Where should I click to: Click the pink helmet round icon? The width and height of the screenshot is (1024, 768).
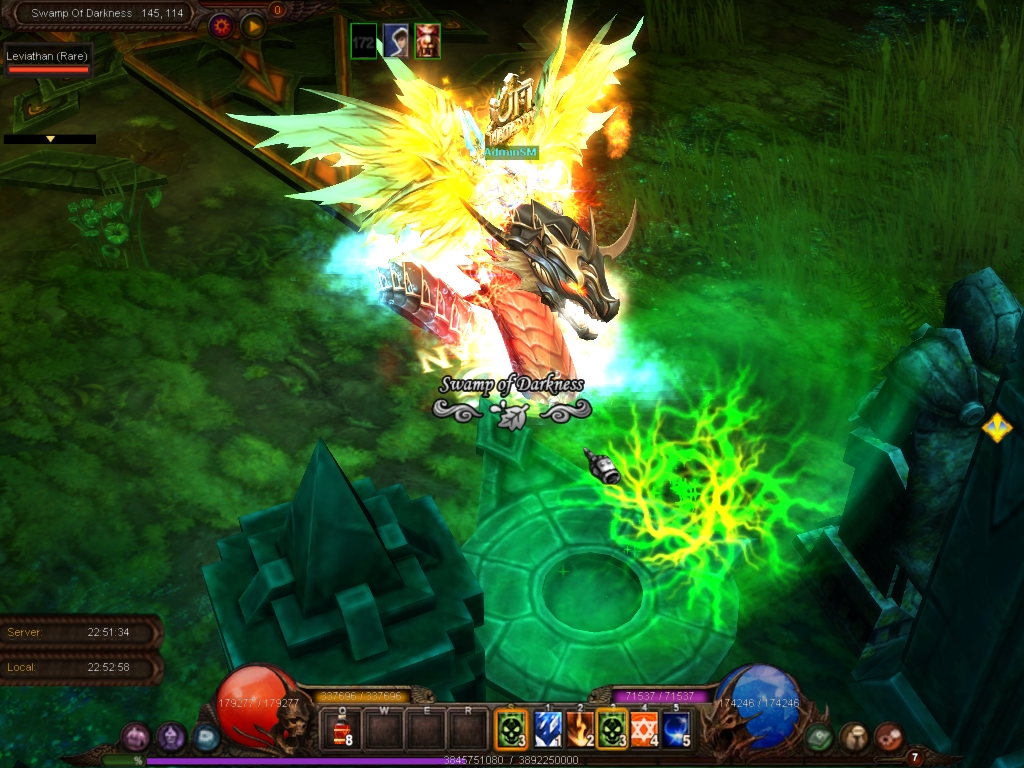point(136,737)
